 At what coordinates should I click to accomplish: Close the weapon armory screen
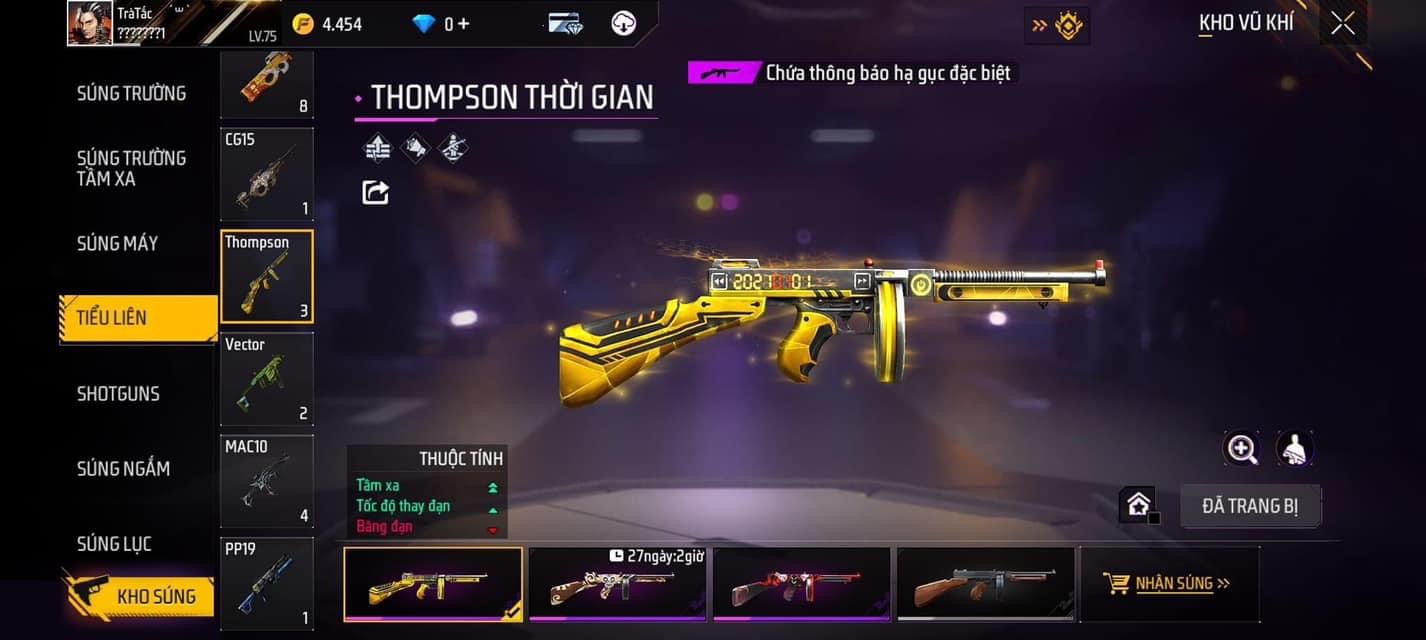[x=1343, y=23]
